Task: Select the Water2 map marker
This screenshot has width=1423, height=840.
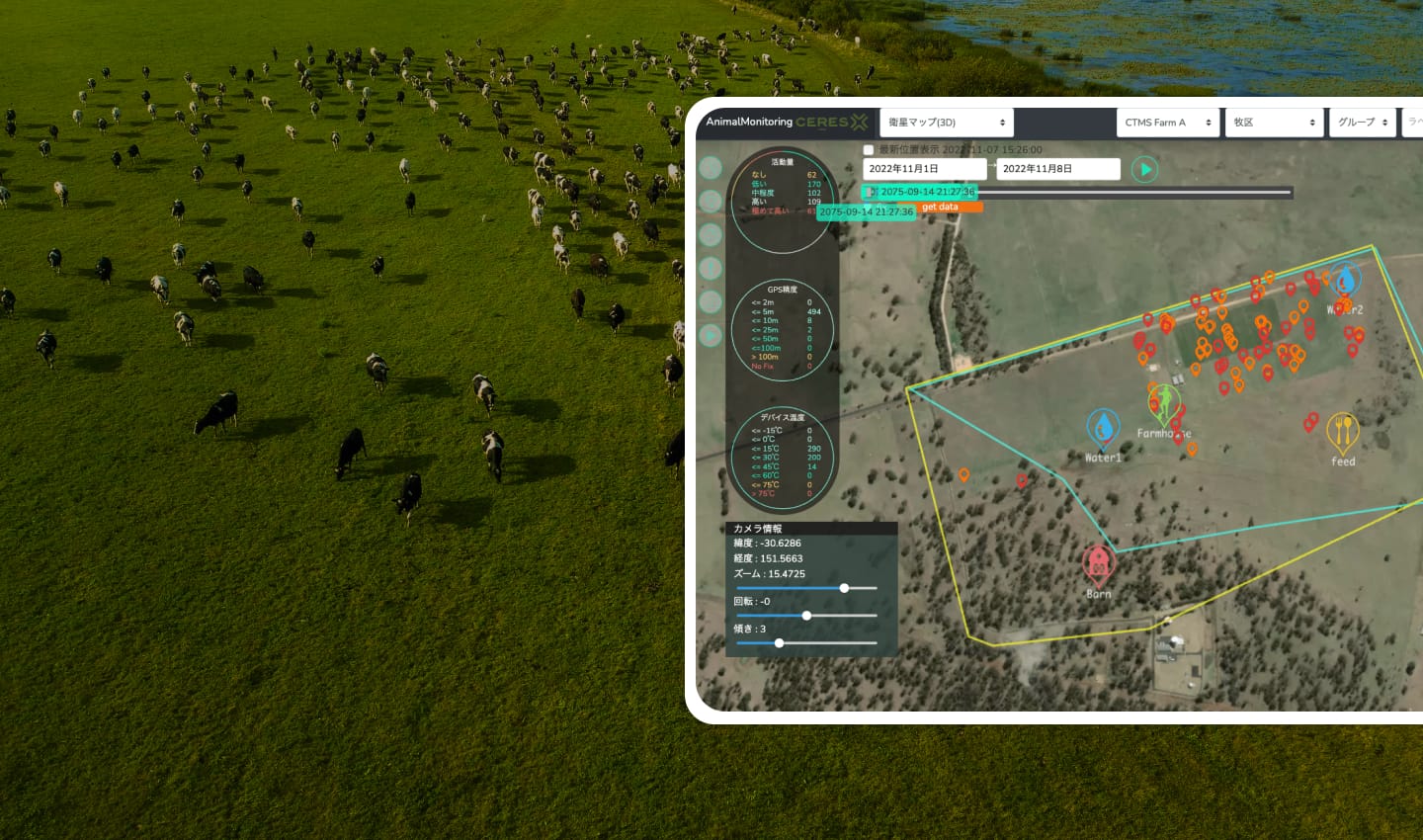Action: [1345, 280]
